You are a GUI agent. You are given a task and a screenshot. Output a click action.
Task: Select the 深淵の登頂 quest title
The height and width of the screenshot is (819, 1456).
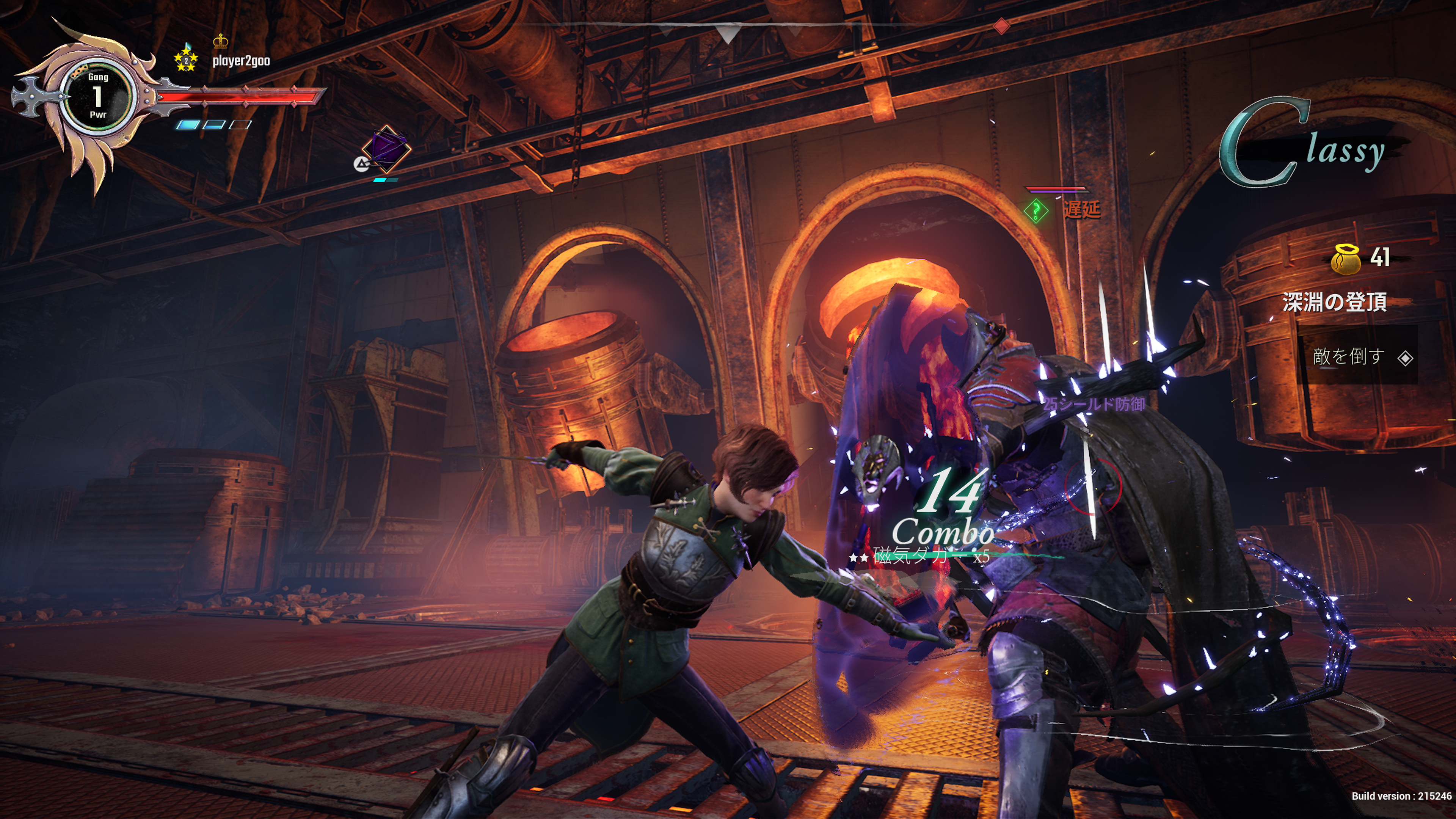pos(1334,302)
